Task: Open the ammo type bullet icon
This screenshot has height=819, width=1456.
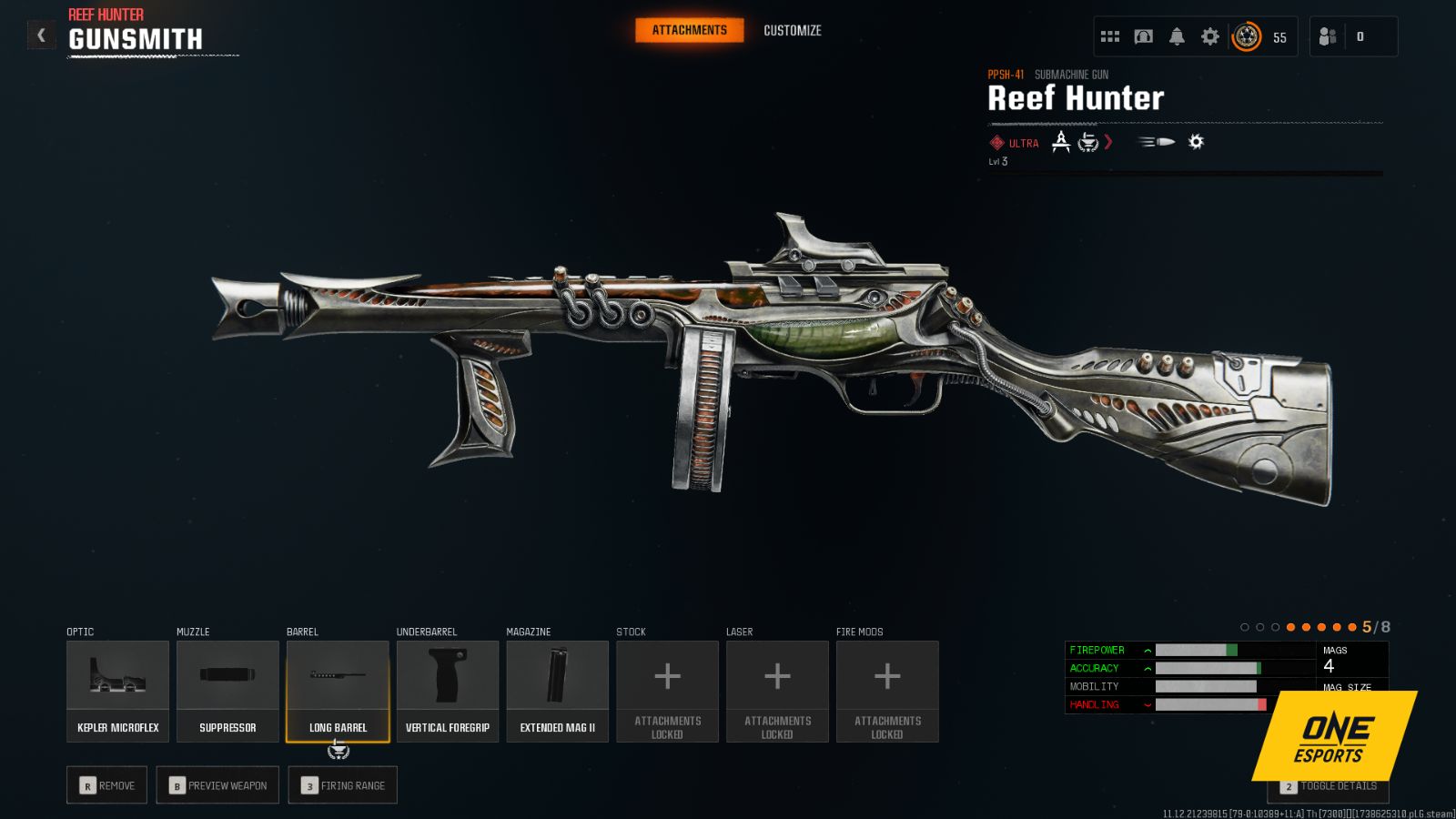Action: tap(1154, 143)
